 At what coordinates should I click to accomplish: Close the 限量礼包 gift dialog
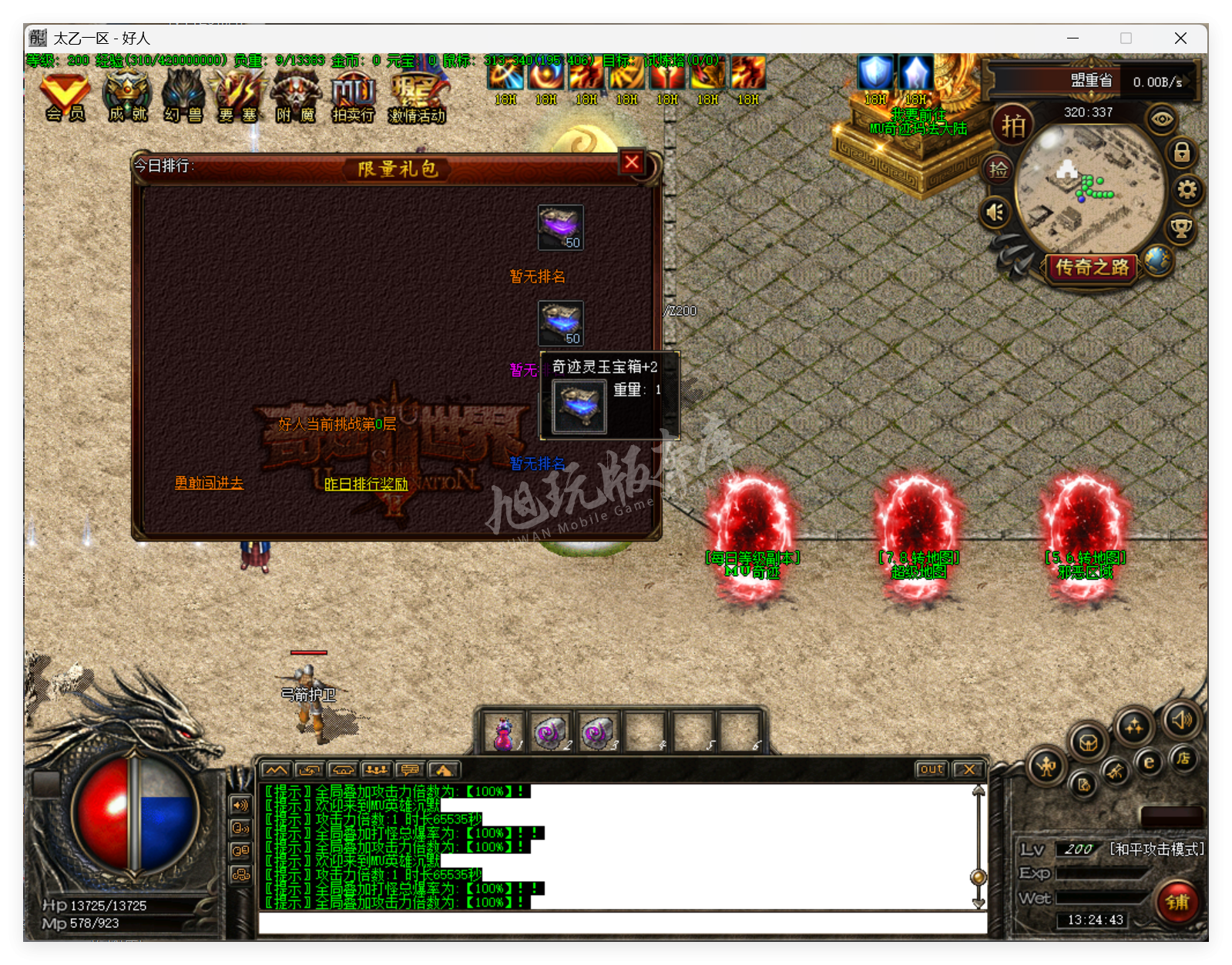pos(632,163)
